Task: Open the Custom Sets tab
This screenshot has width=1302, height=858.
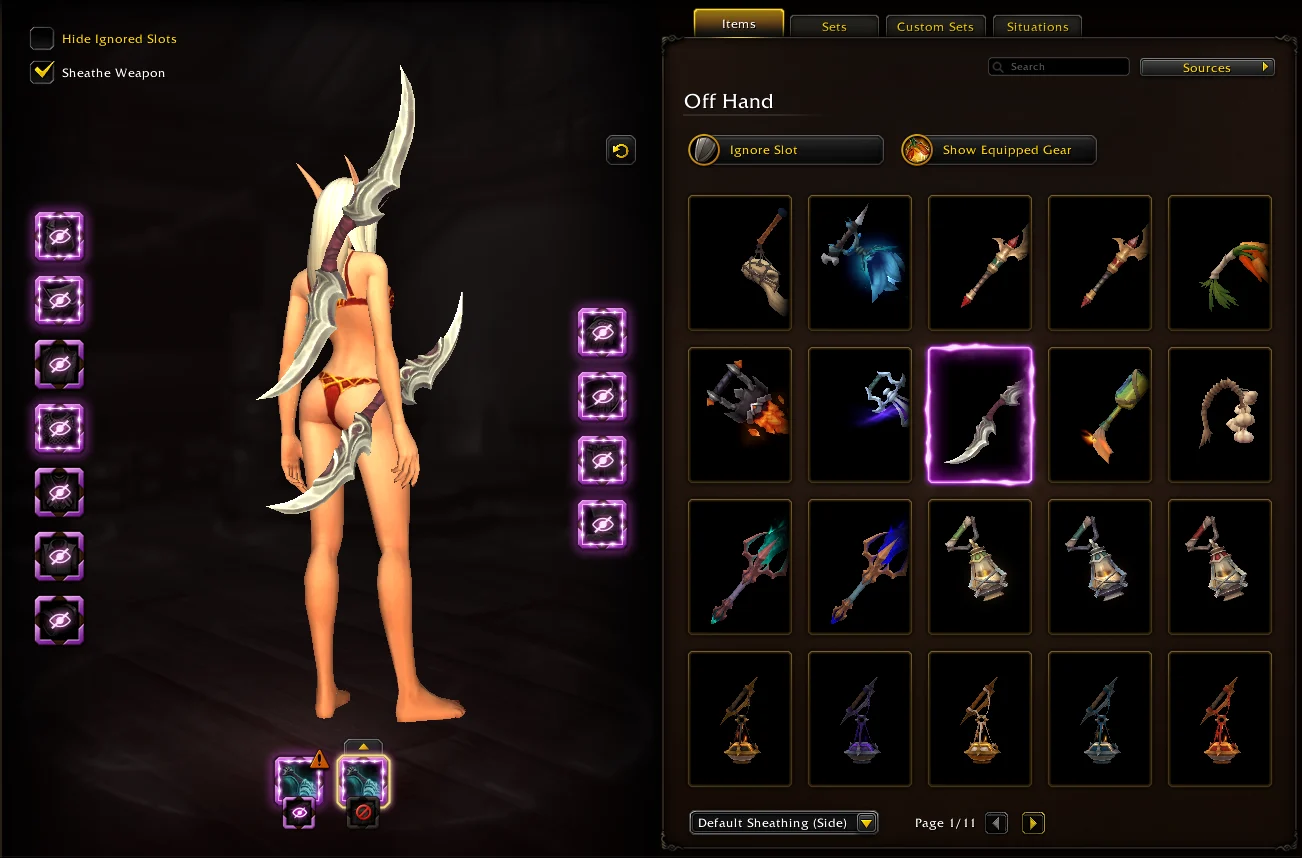Action: (x=935, y=27)
